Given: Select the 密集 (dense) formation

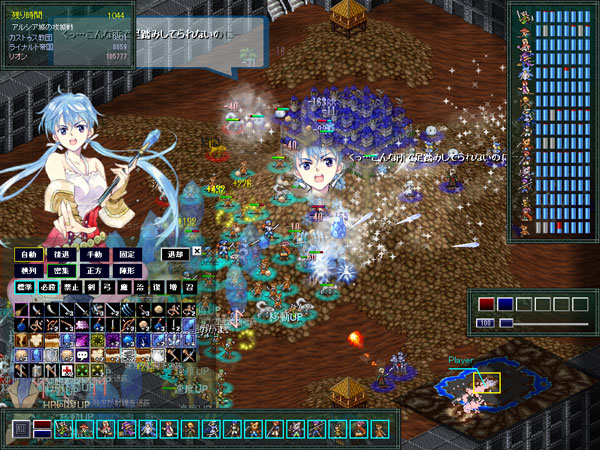Looking at the screenshot, I should (x=62, y=270).
